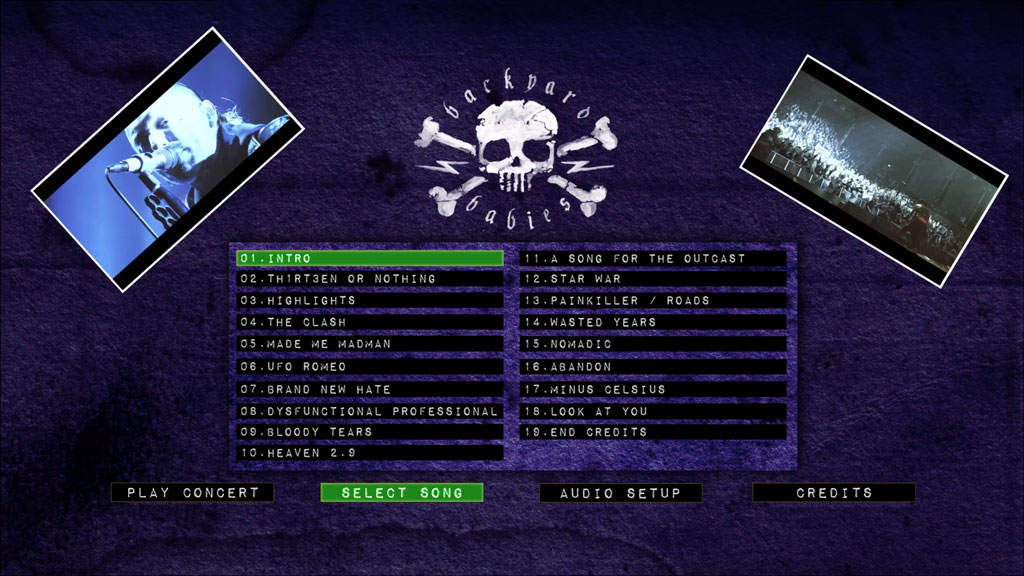The height and width of the screenshot is (576, 1024).
Task: Select Painkiller / Roads
Action: pyautogui.click(x=653, y=301)
